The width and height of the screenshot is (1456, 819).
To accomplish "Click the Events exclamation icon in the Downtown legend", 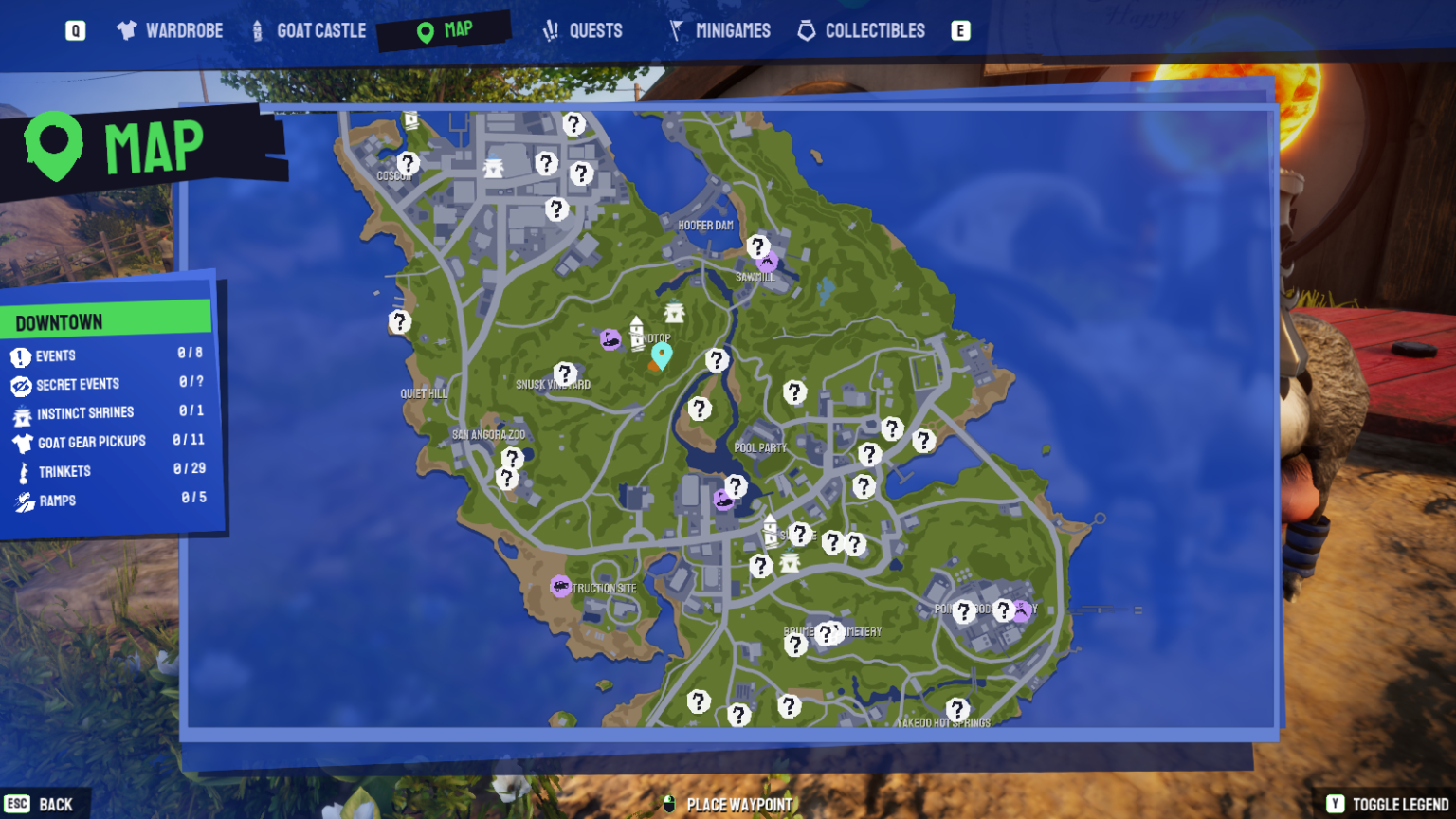I will (21, 355).
